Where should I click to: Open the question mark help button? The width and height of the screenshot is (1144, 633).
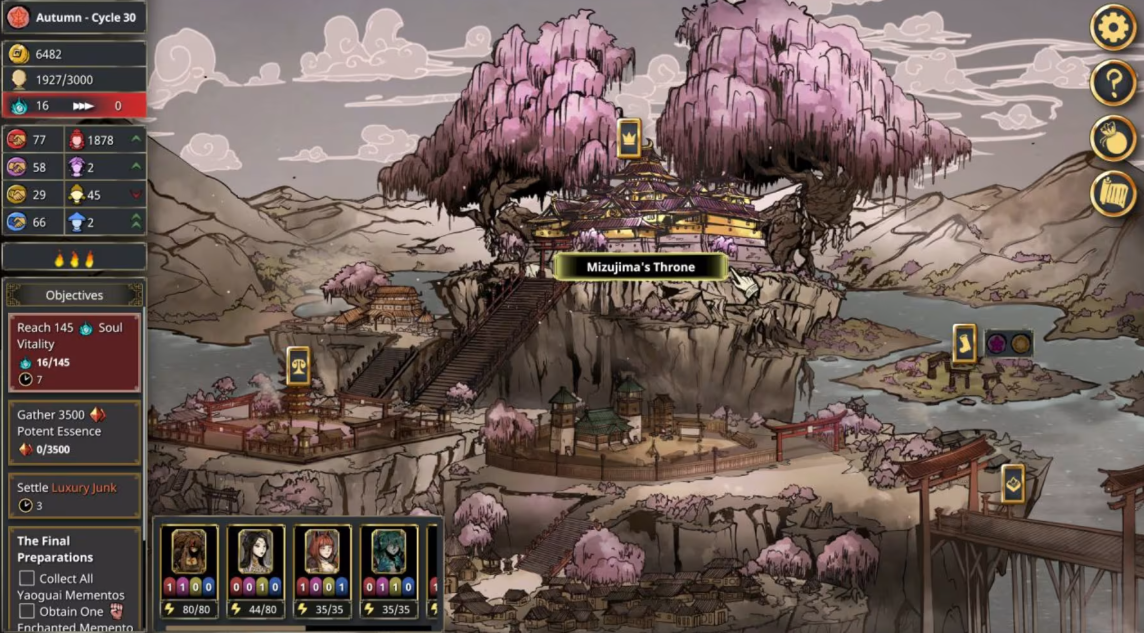click(x=1112, y=82)
